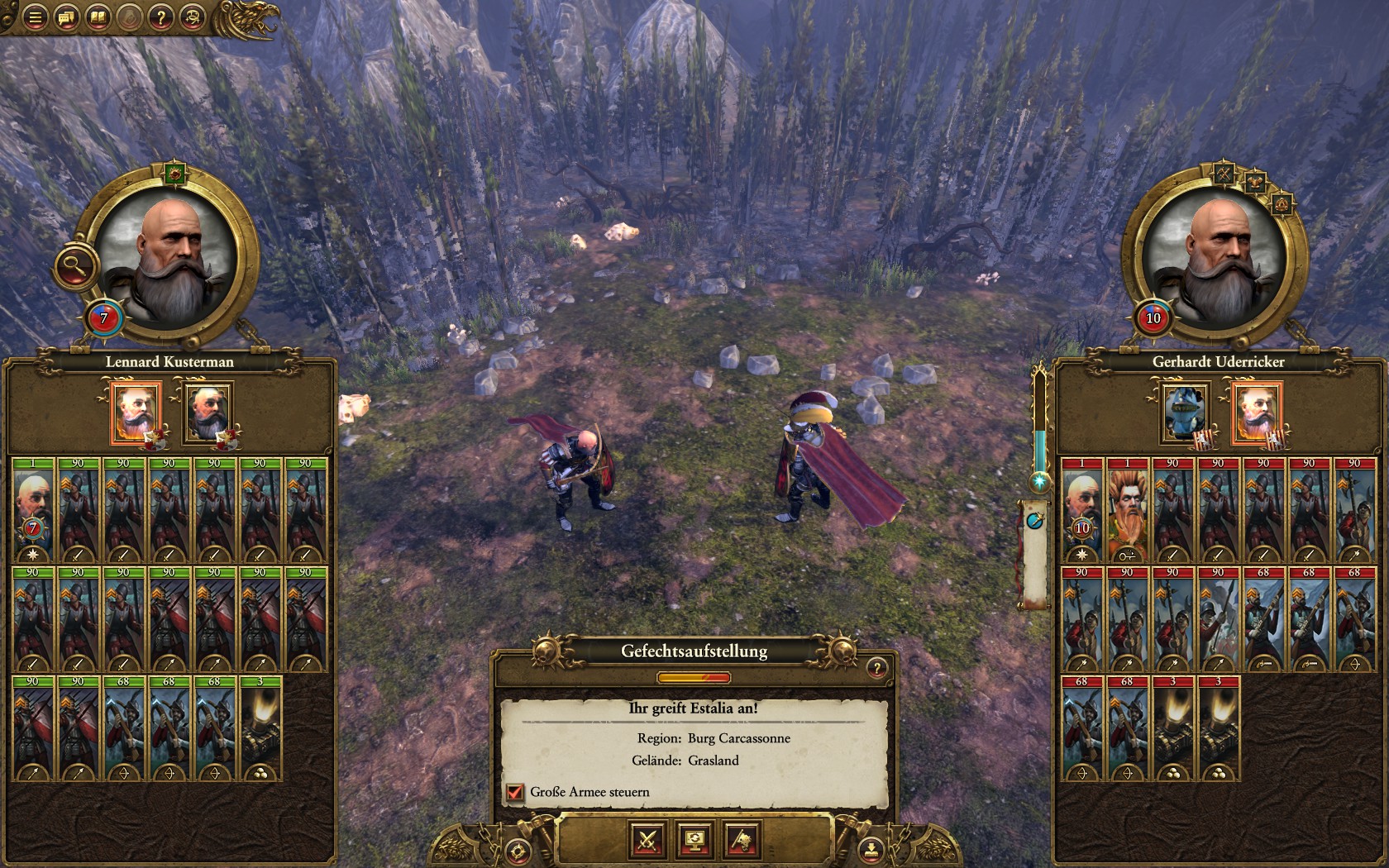Inspect Lennard Kusterman with the magnifier
Screen dimensions: 1389x868
(76, 267)
